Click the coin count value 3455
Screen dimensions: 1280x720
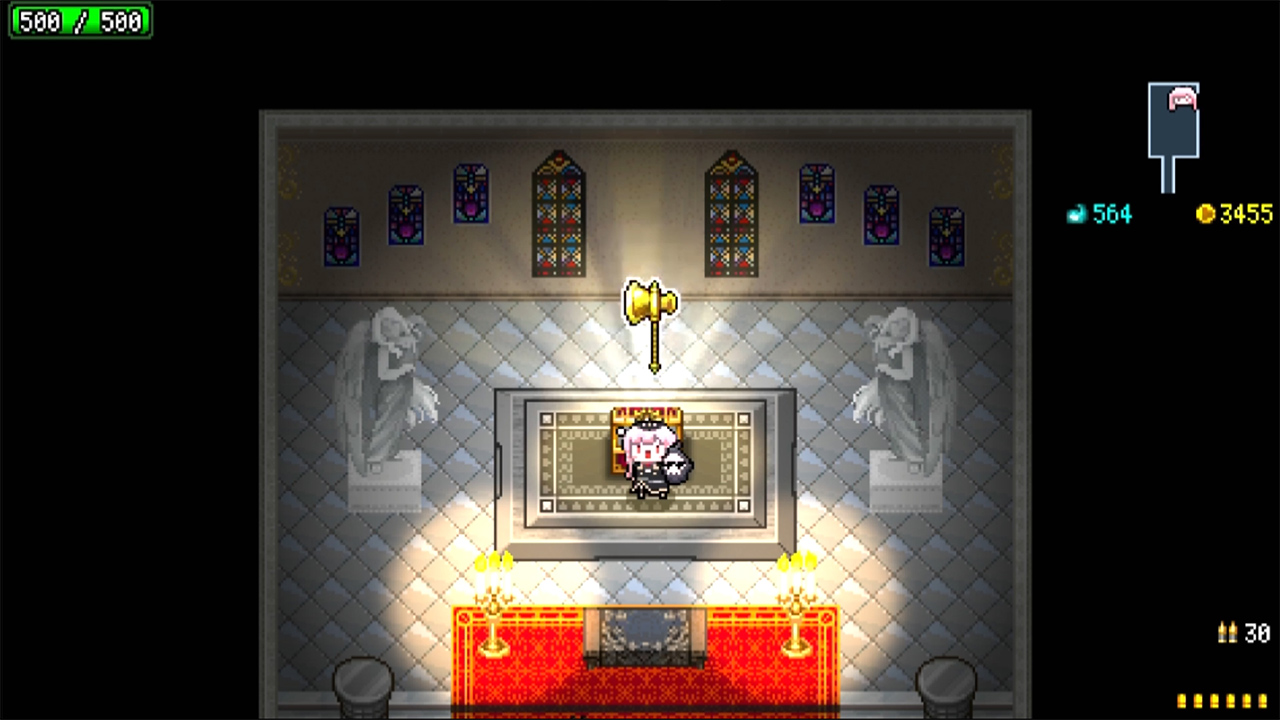point(1245,213)
